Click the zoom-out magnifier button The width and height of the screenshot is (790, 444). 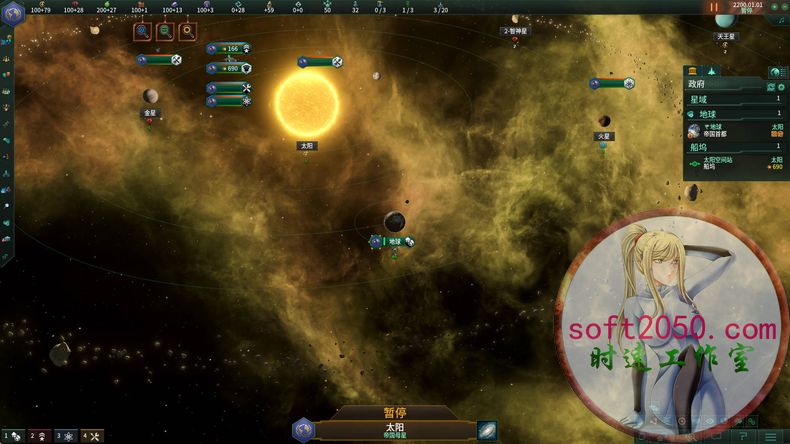pos(165,31)
